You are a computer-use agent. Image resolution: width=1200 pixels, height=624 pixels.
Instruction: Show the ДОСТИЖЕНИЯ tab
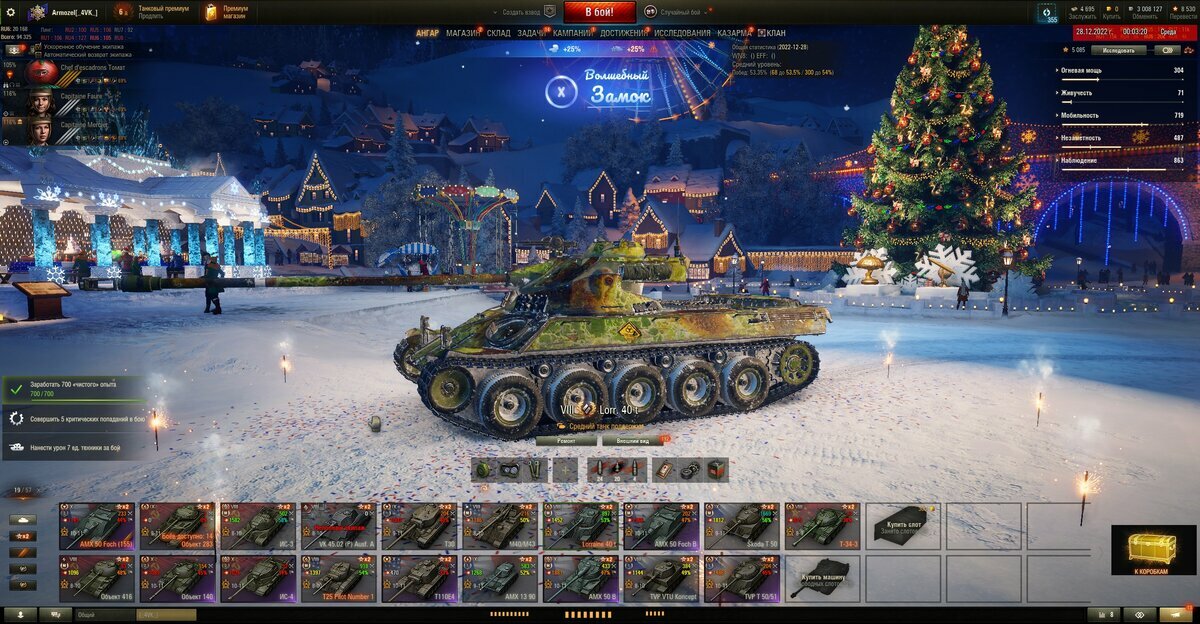[623, 33]
